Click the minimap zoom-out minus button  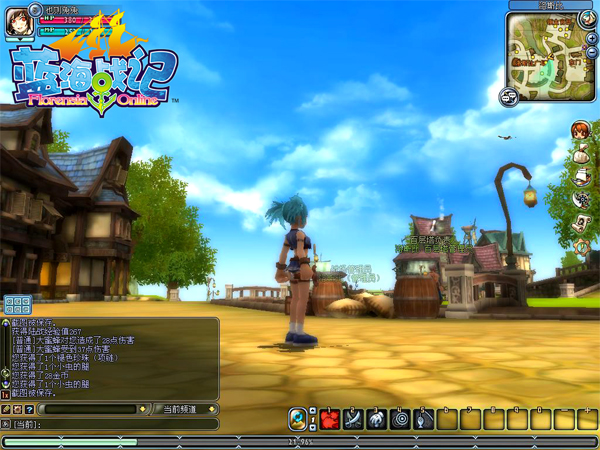pos(592,50)
